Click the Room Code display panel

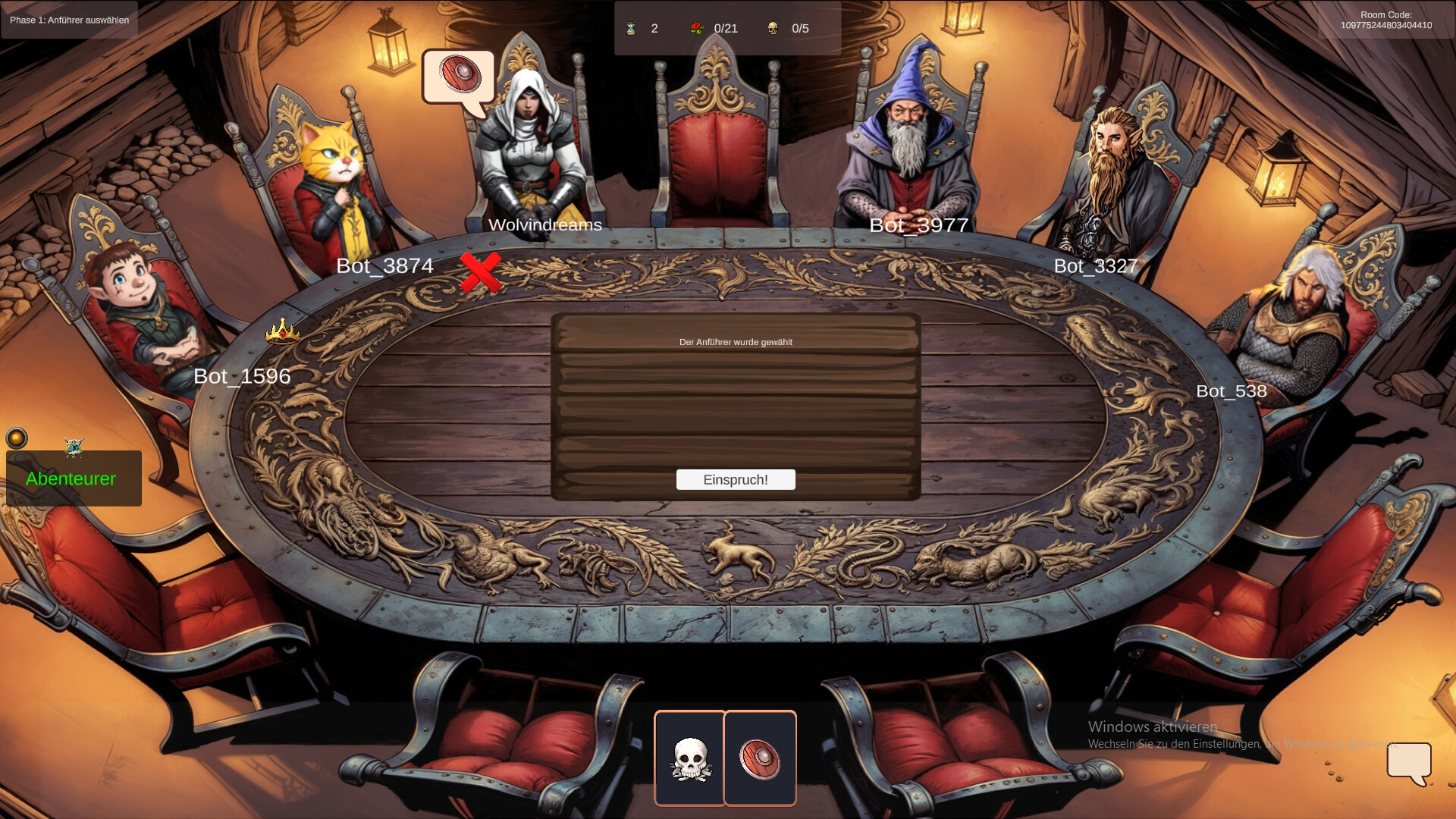tap(1385, 19)
